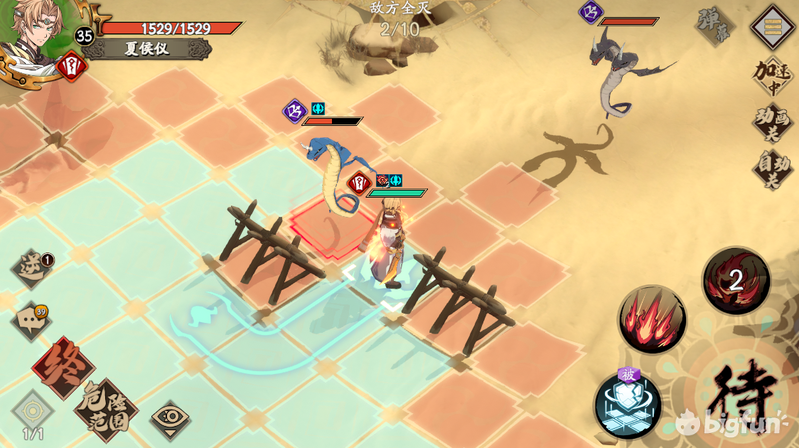The height and width of the screenshot is (448, 799).
Task: View the passive shattered shield skill
Action: pos(627,404)
